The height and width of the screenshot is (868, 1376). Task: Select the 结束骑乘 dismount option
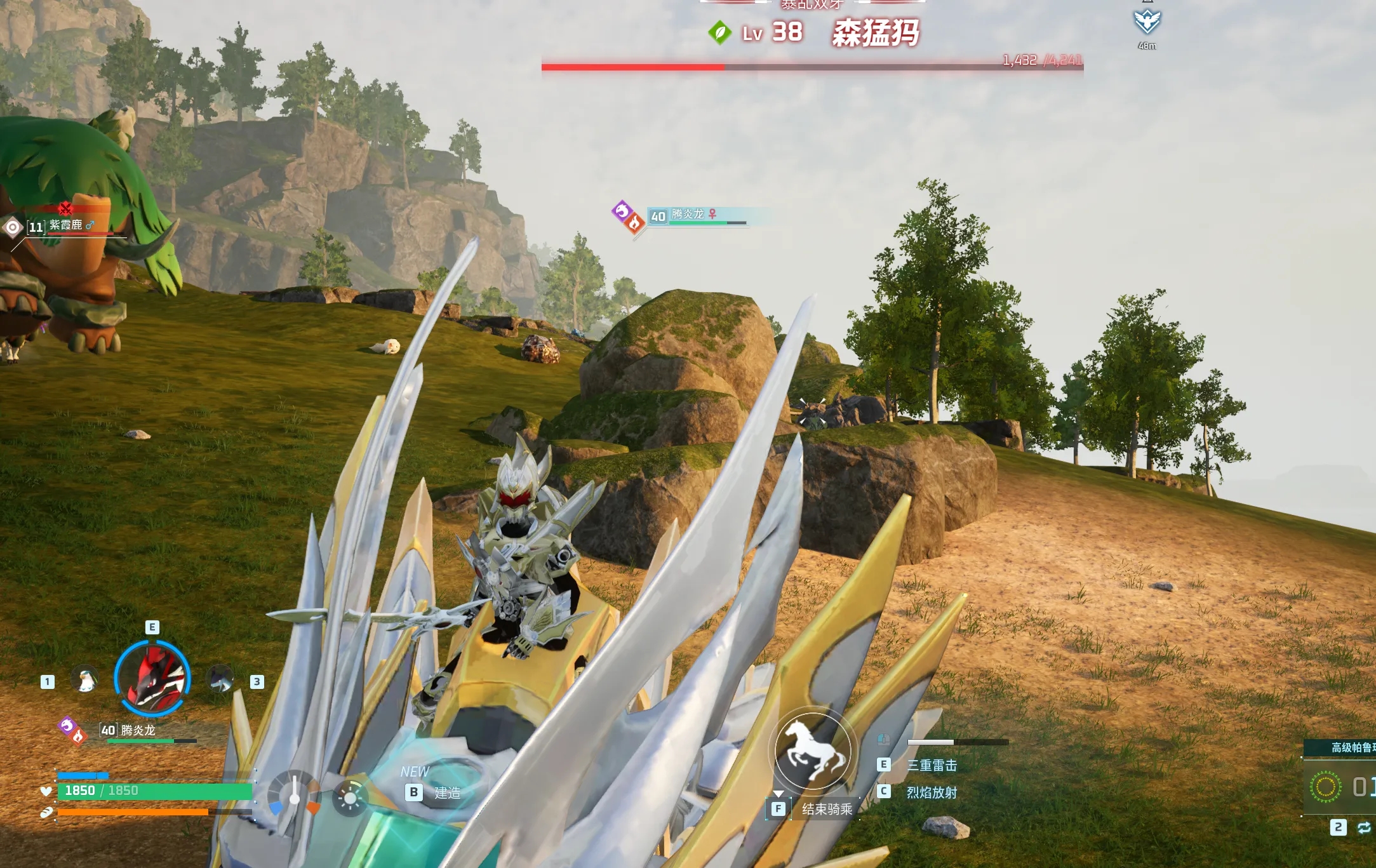826,809
